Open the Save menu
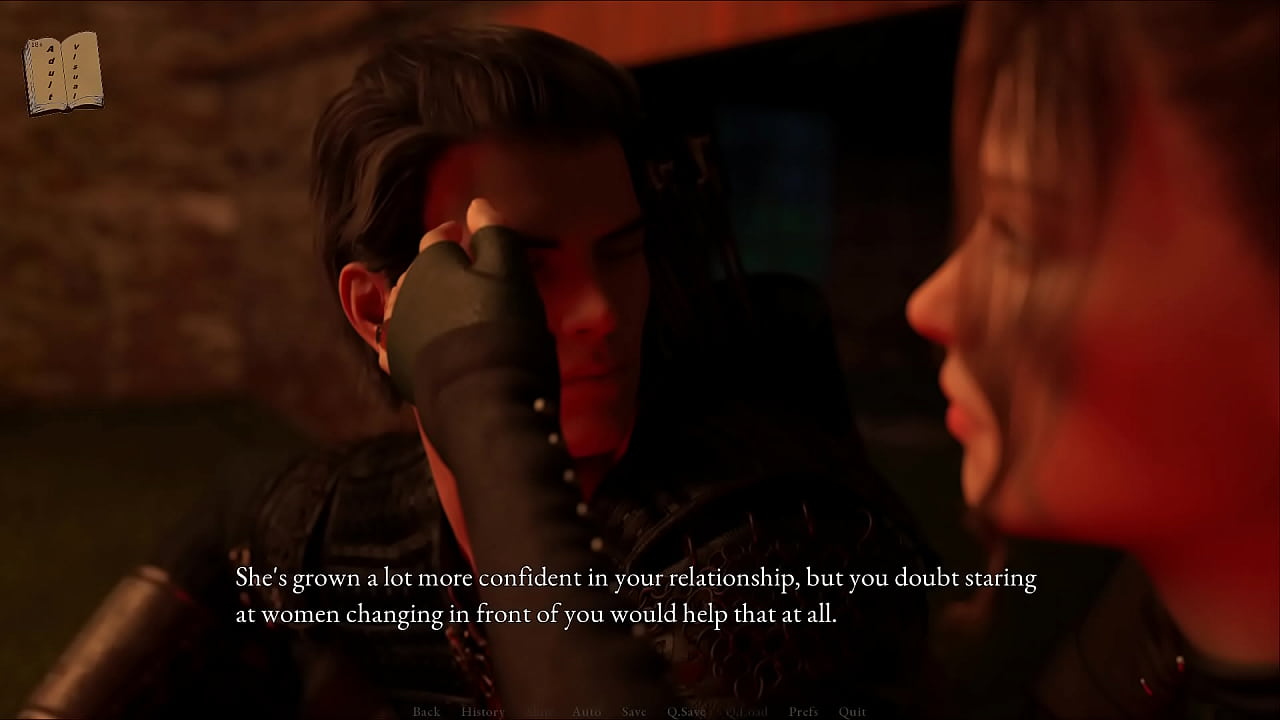Screen dimensions: 1280x720 [634, 711]
